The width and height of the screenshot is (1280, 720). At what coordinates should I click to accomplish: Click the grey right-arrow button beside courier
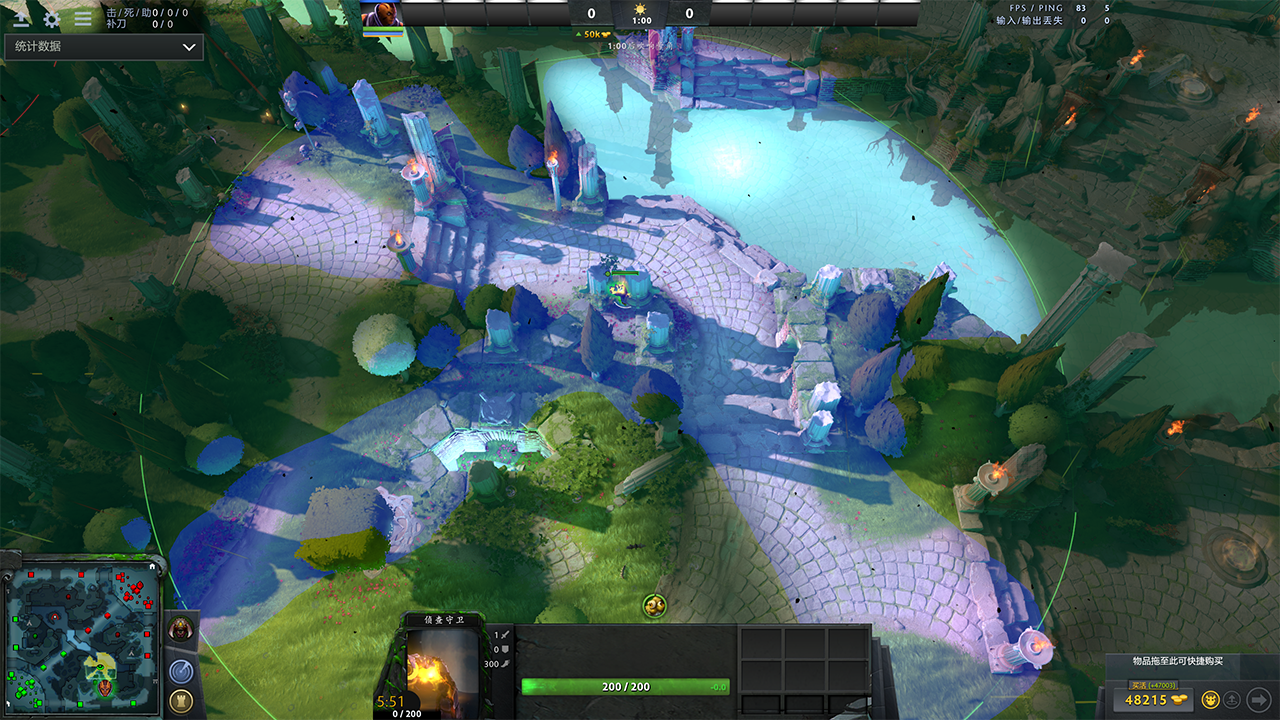tap(1259, 699)
